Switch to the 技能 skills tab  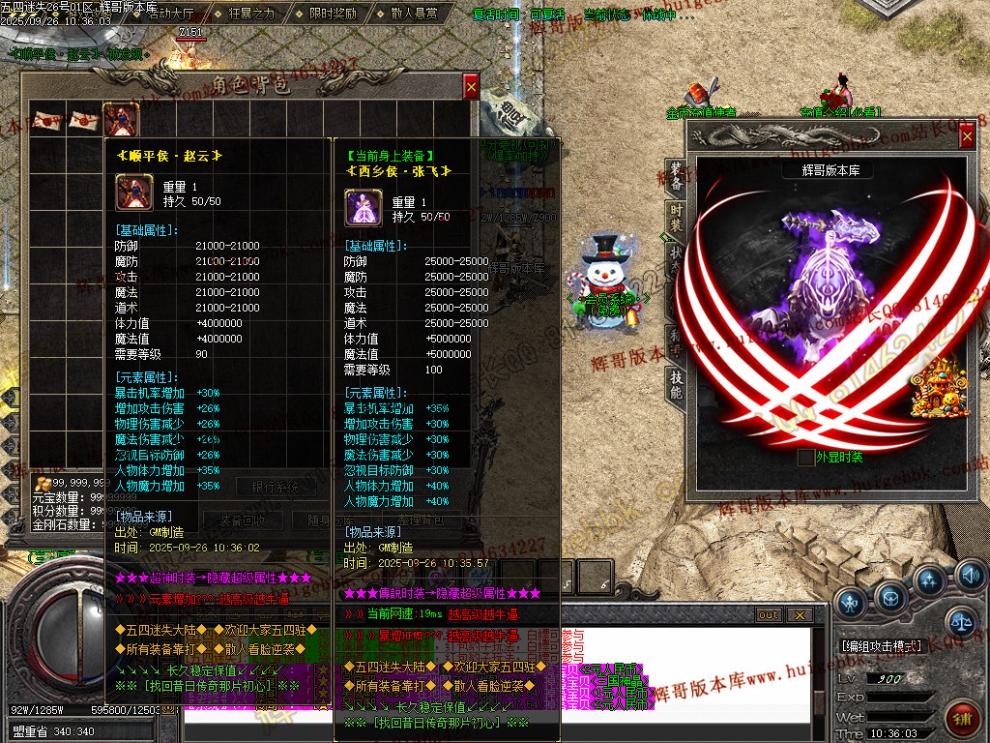click(x=677, y=384)
